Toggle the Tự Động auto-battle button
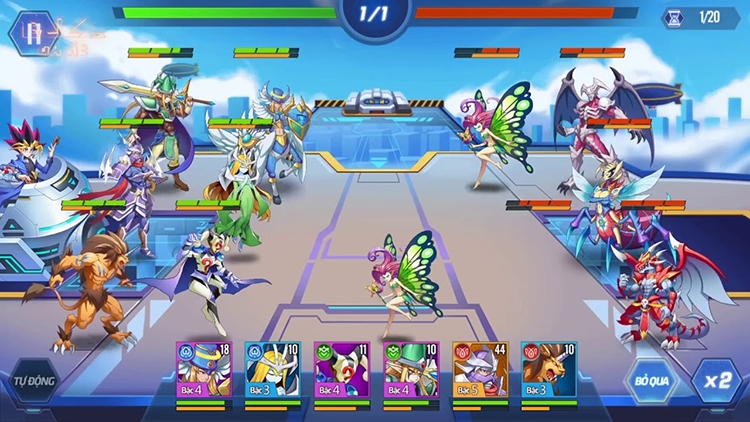The height and width of the screenshot is (422, 750). coord(33,383)
